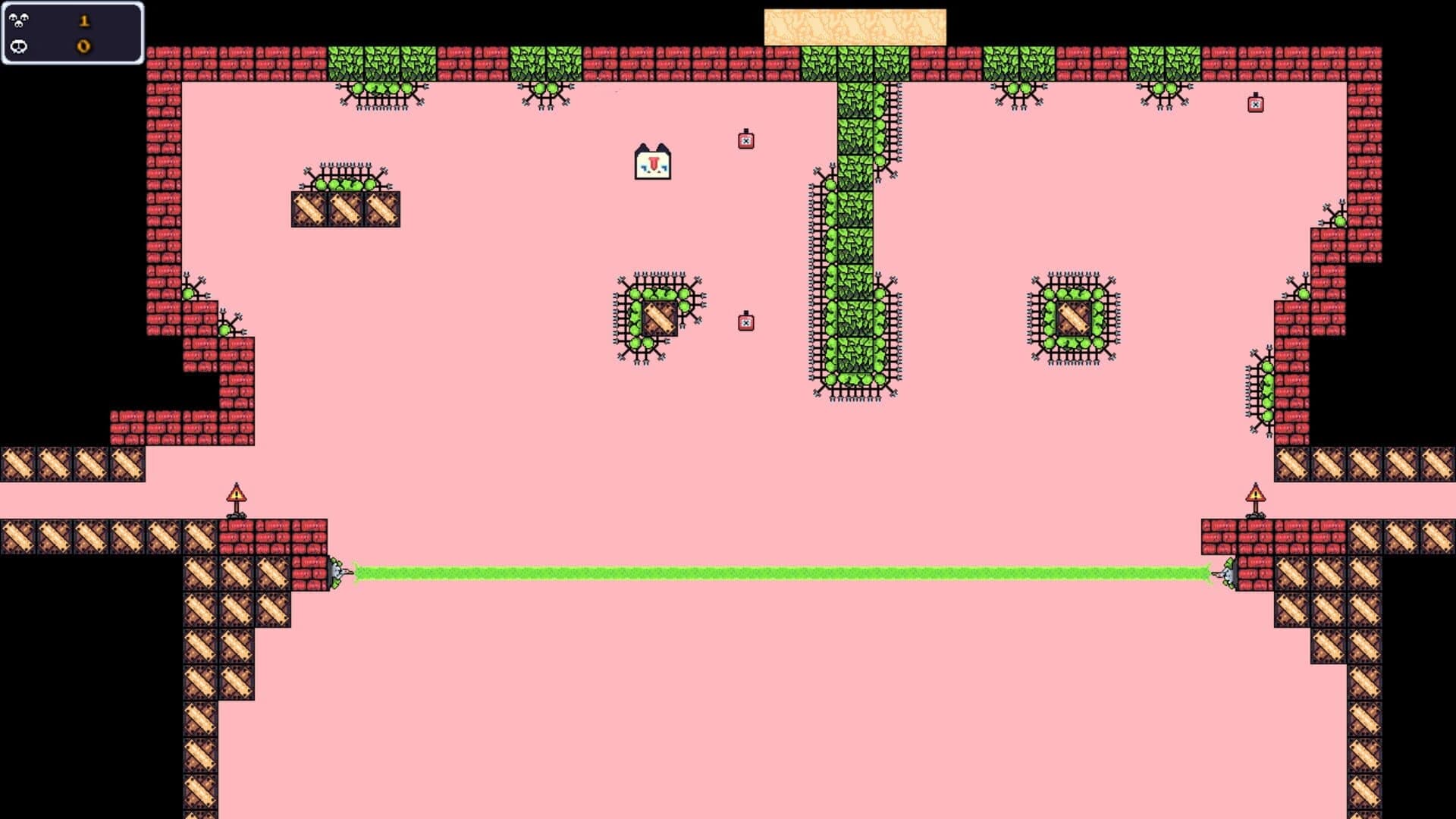Viewport: 1456px width, 819px height.
Task: Click the single skull icon in the HUD
Action: [19, 46]
